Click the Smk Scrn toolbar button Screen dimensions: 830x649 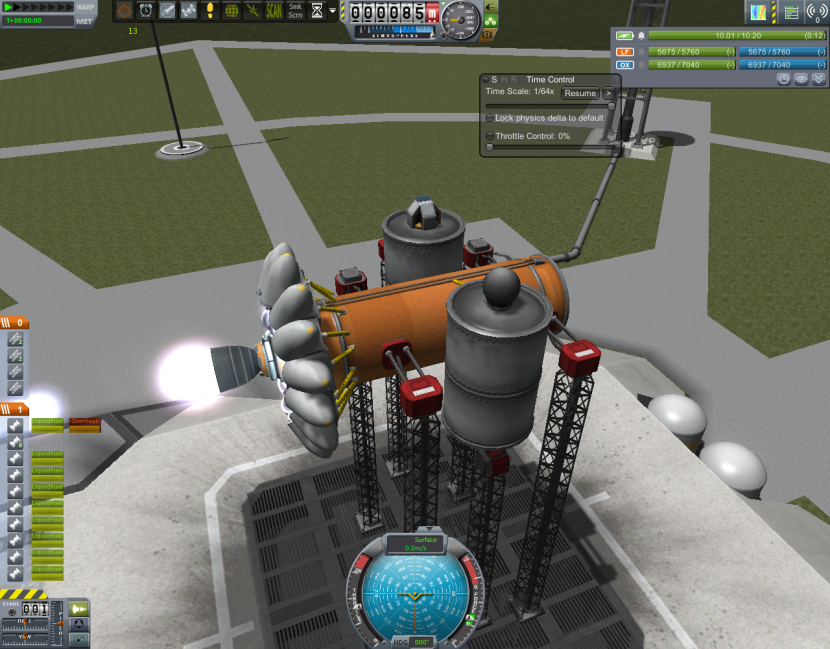coord(296,11)
